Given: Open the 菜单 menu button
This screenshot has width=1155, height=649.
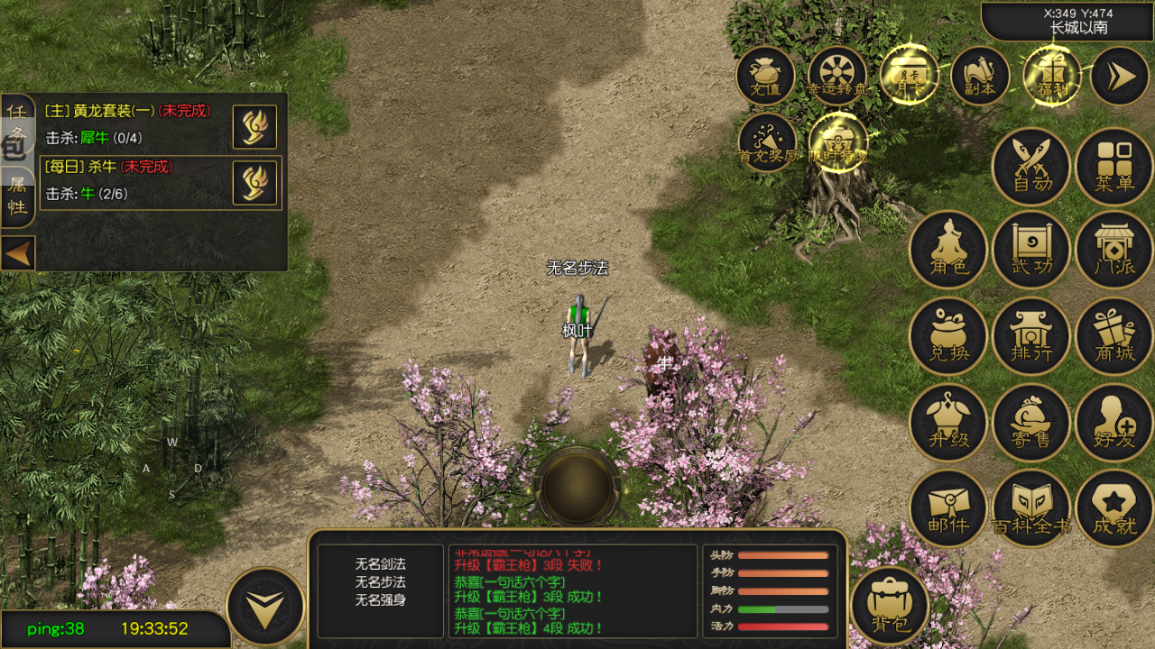Looking at the screenshot, I should click(1114, 166).
